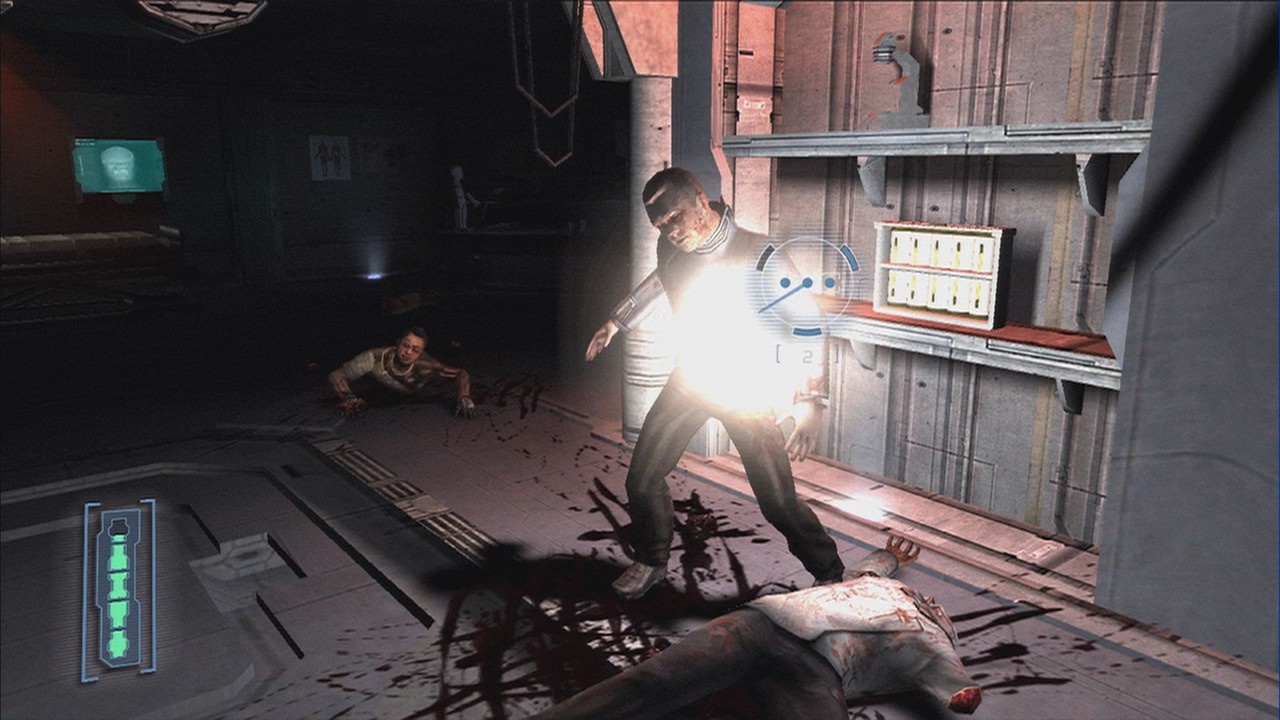Select the right blue arc on the reticle ring
This screenshot has width=1280, height=720.
coord(849,258)
